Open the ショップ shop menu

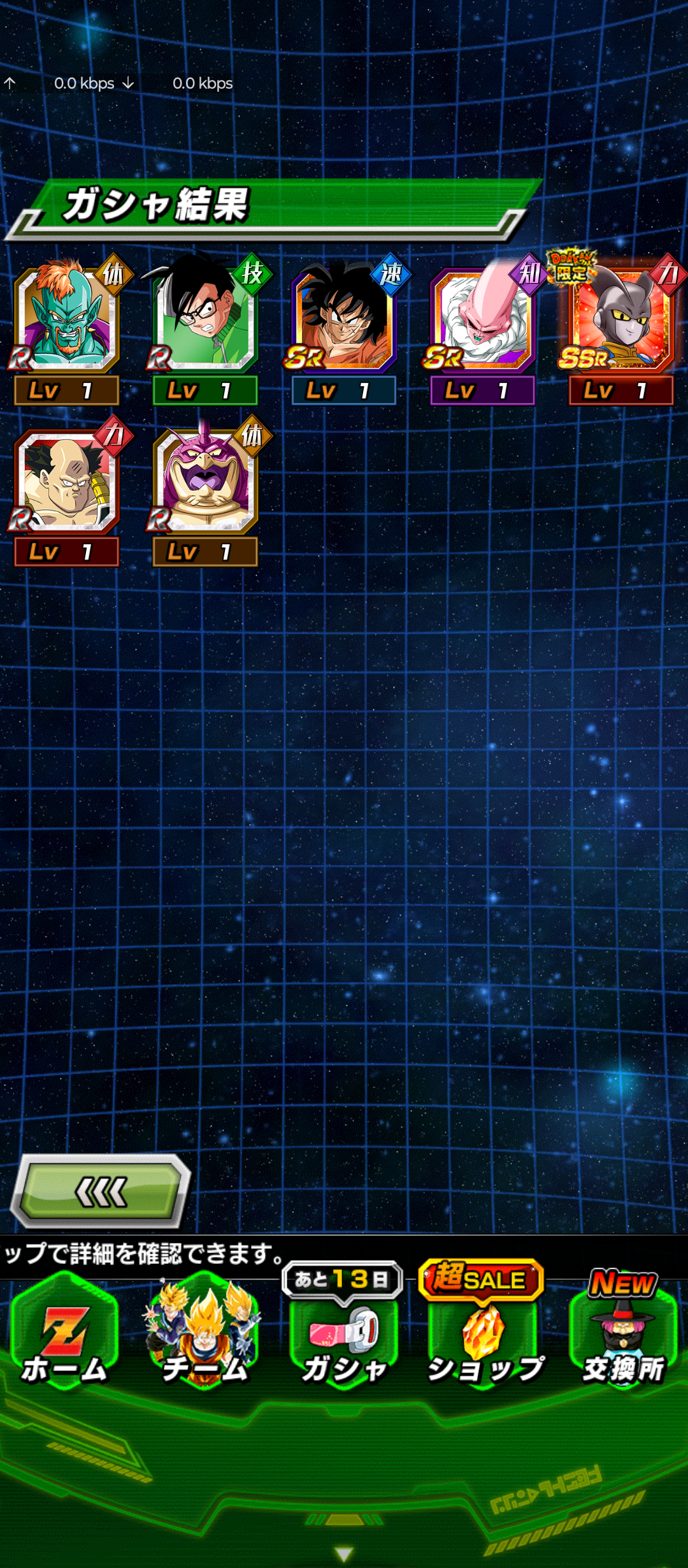484,1340
